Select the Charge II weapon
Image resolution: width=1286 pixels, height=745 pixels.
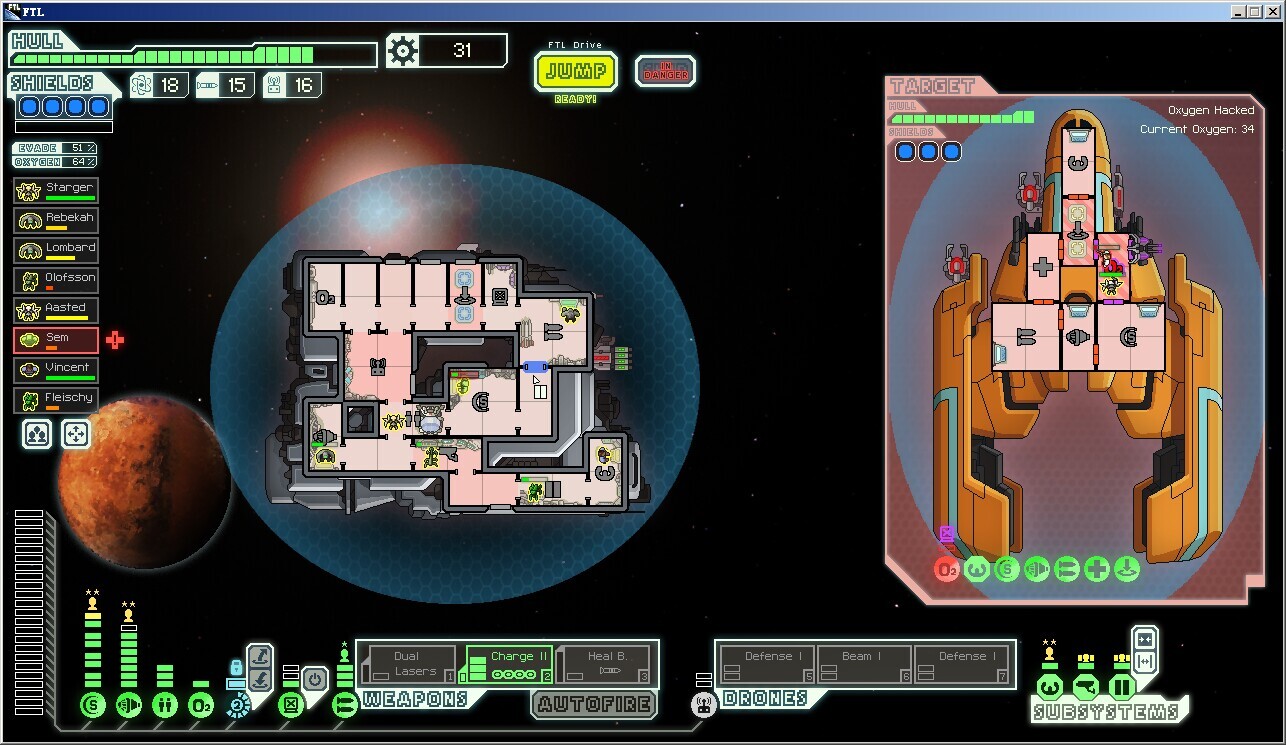tap(509, 664)
